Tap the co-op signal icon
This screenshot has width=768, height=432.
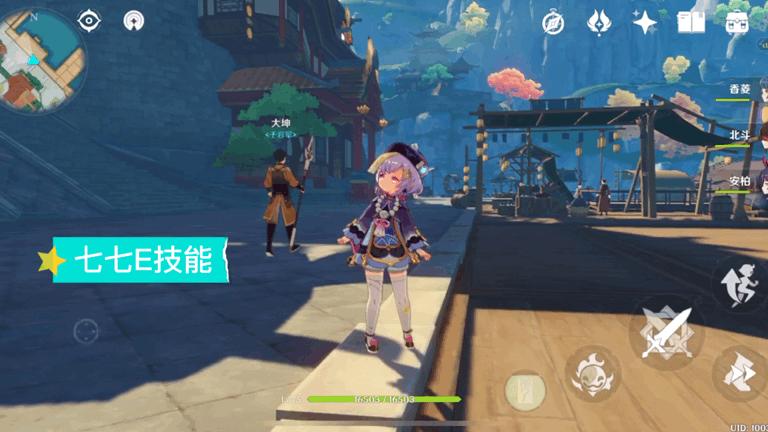133,21
